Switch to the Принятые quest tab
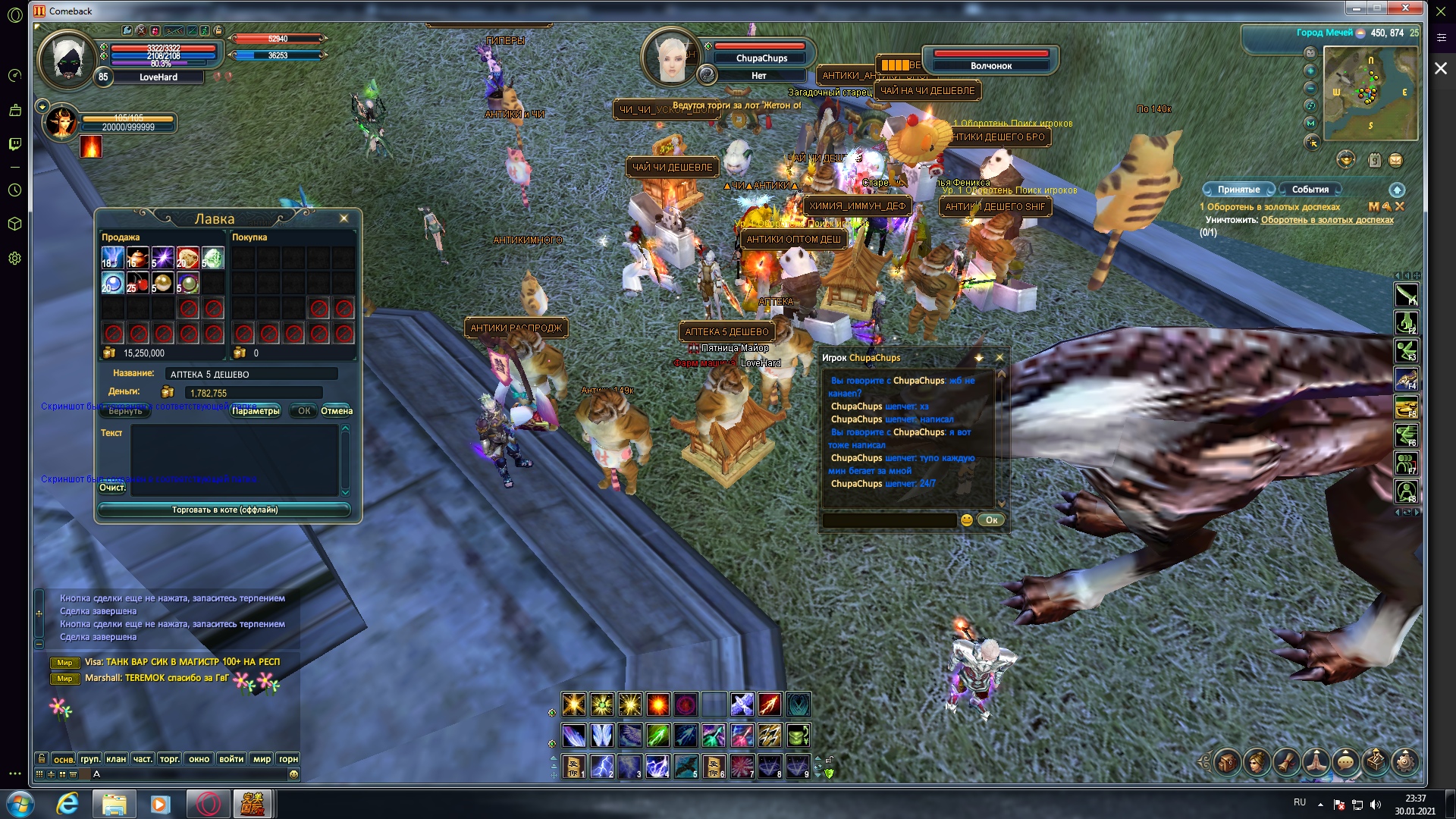This screenshot has height=819, width=1456. tap(1238, 190)
